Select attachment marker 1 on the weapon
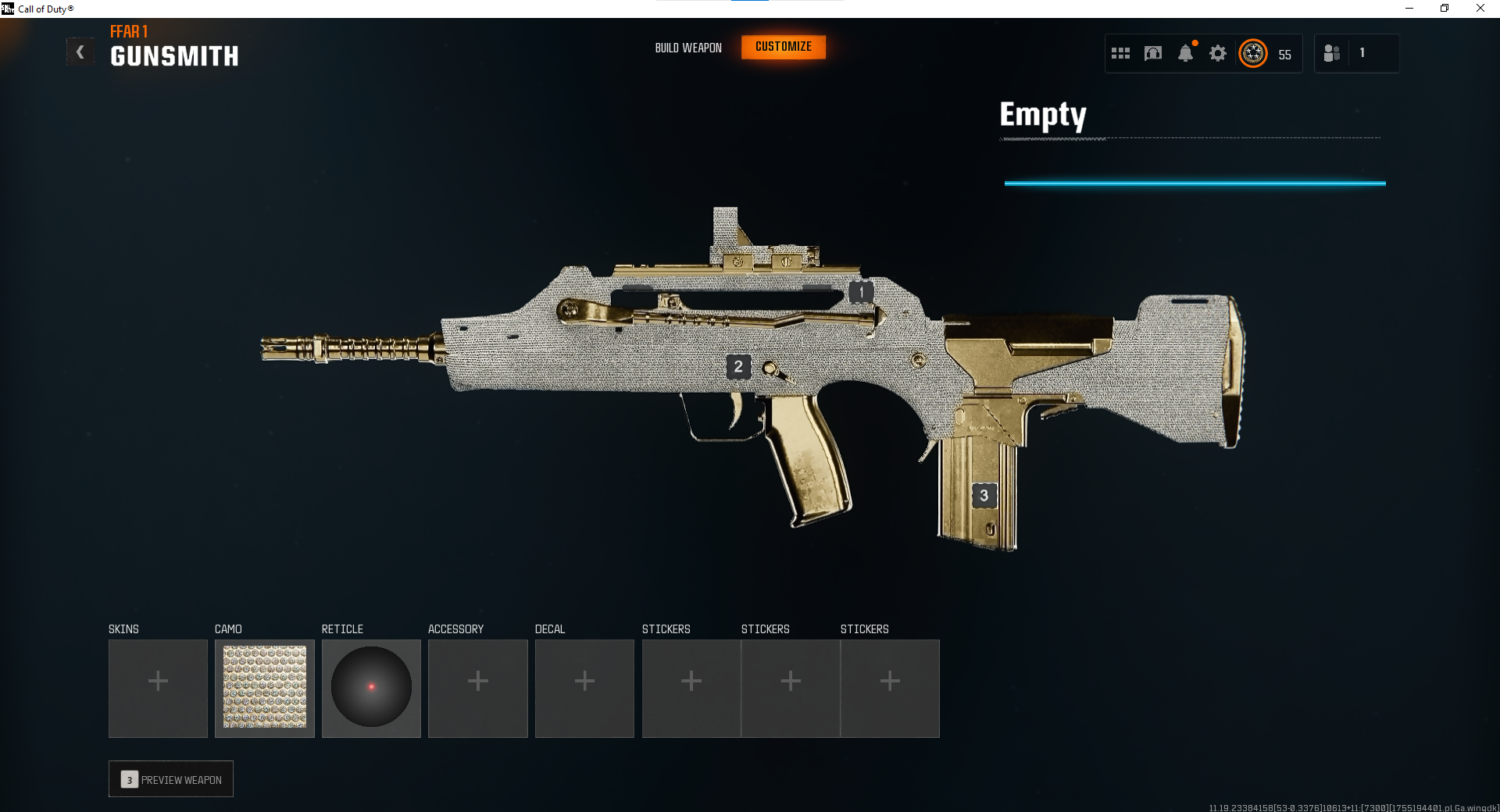Screen dimensions: 1500x812 [861, 292]
